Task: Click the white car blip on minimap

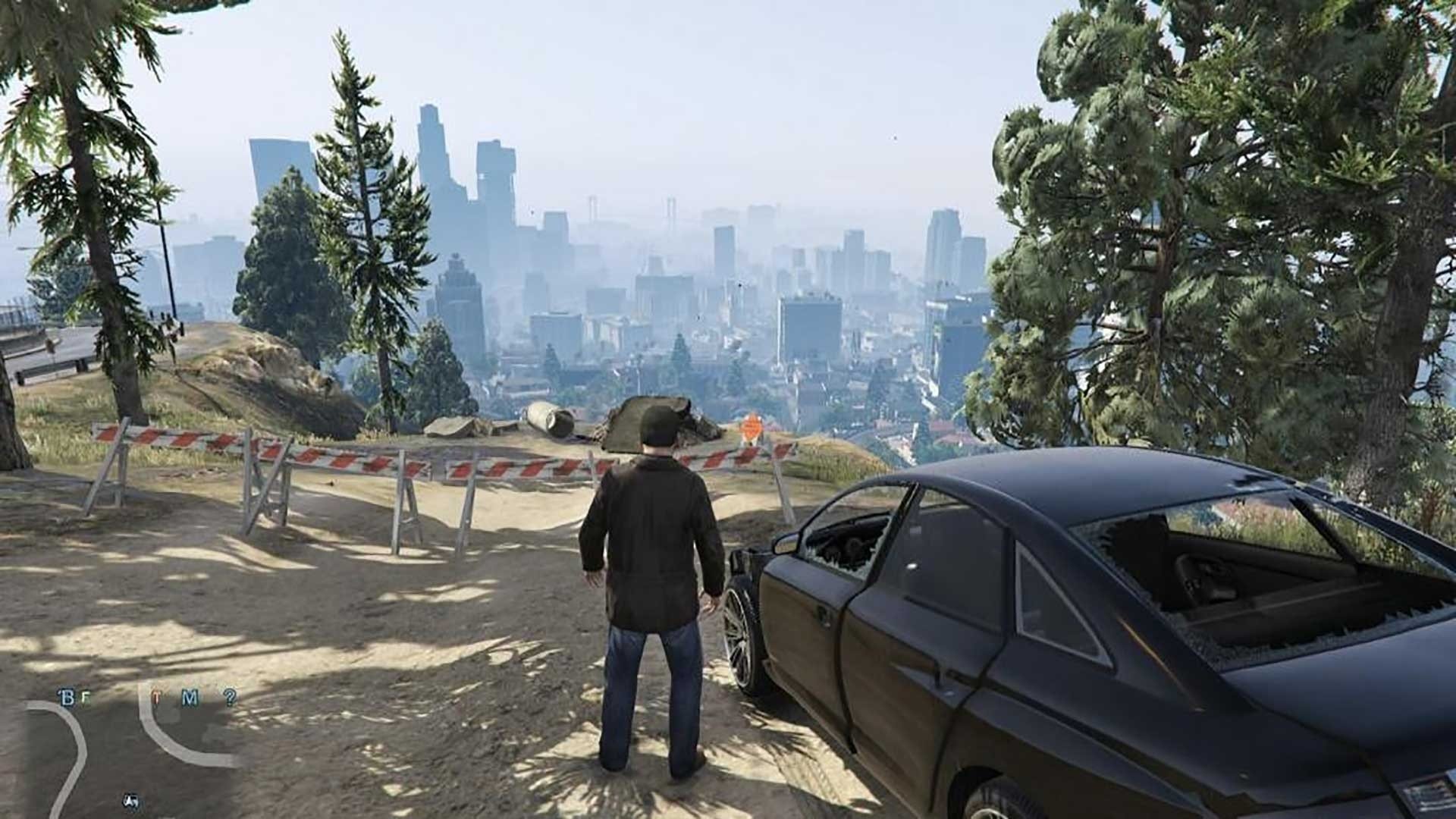Action: pyautogui.click(x=130, y=800)
